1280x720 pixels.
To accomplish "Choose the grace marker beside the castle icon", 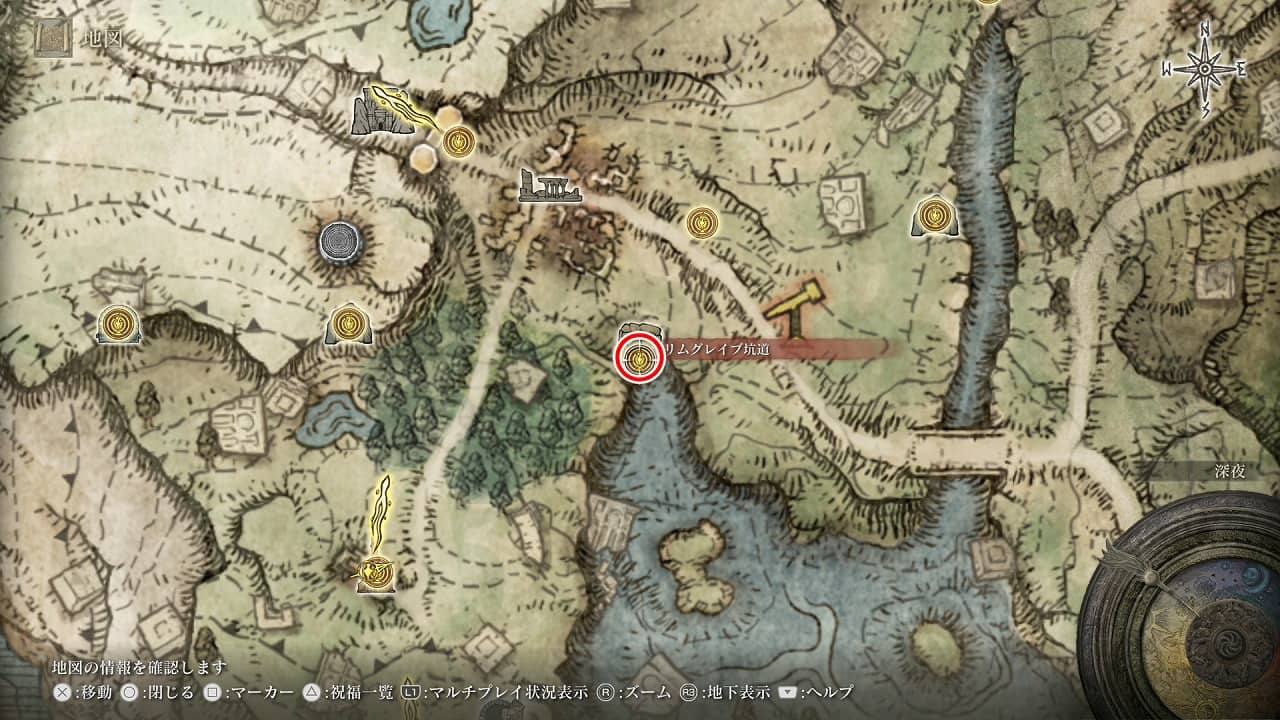I will [x=458, y=140].
